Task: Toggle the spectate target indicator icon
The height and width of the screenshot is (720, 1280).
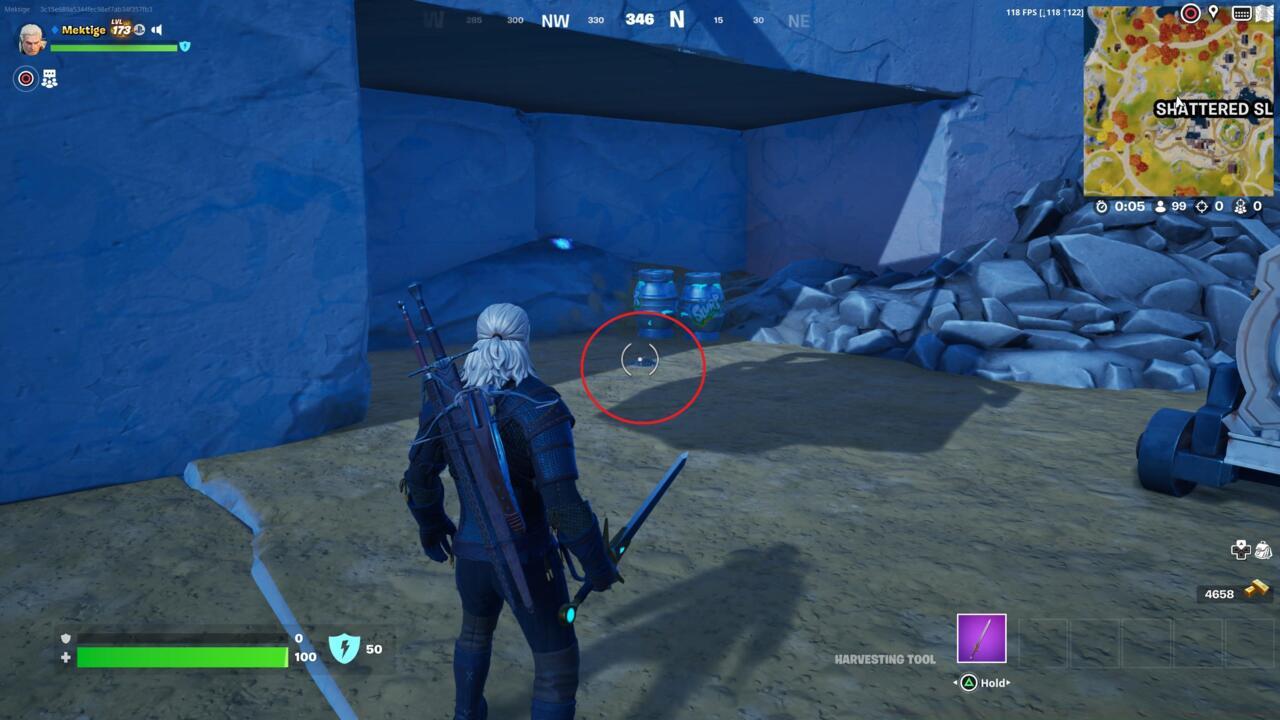Action: (x=26, y=77)
